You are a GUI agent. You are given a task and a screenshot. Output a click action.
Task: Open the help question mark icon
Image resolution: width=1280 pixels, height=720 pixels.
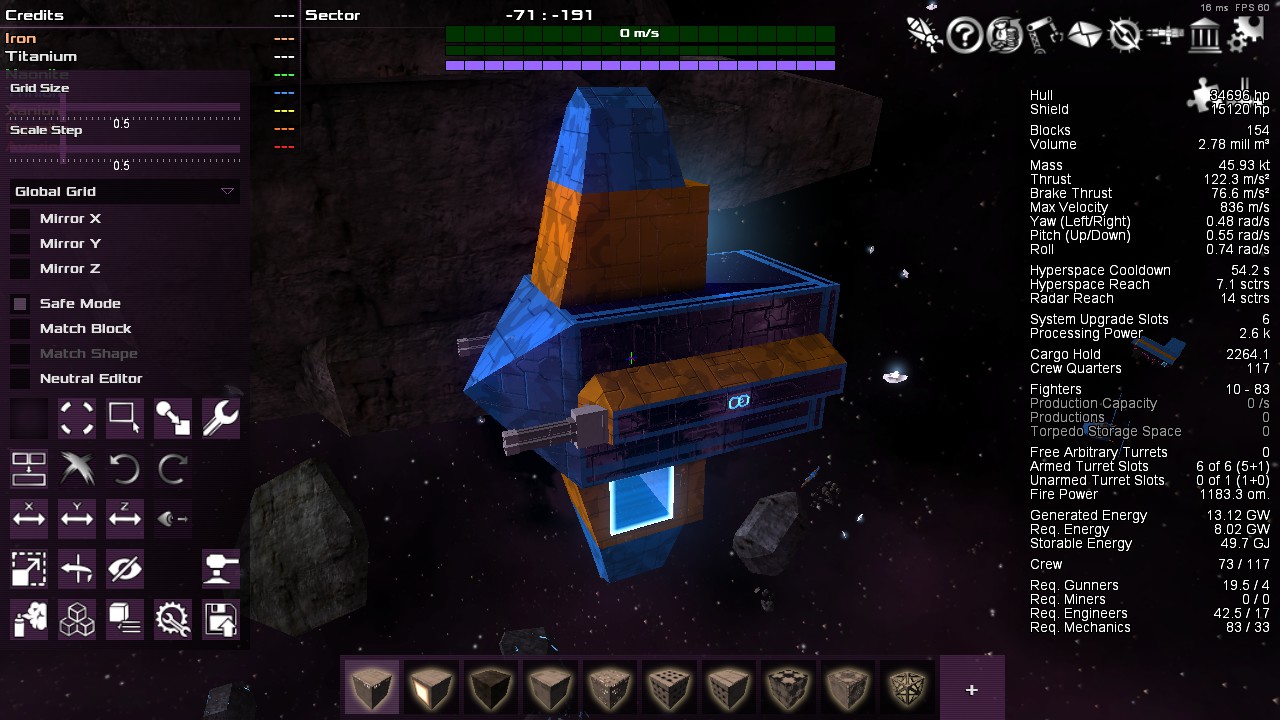tap(964, 36)
